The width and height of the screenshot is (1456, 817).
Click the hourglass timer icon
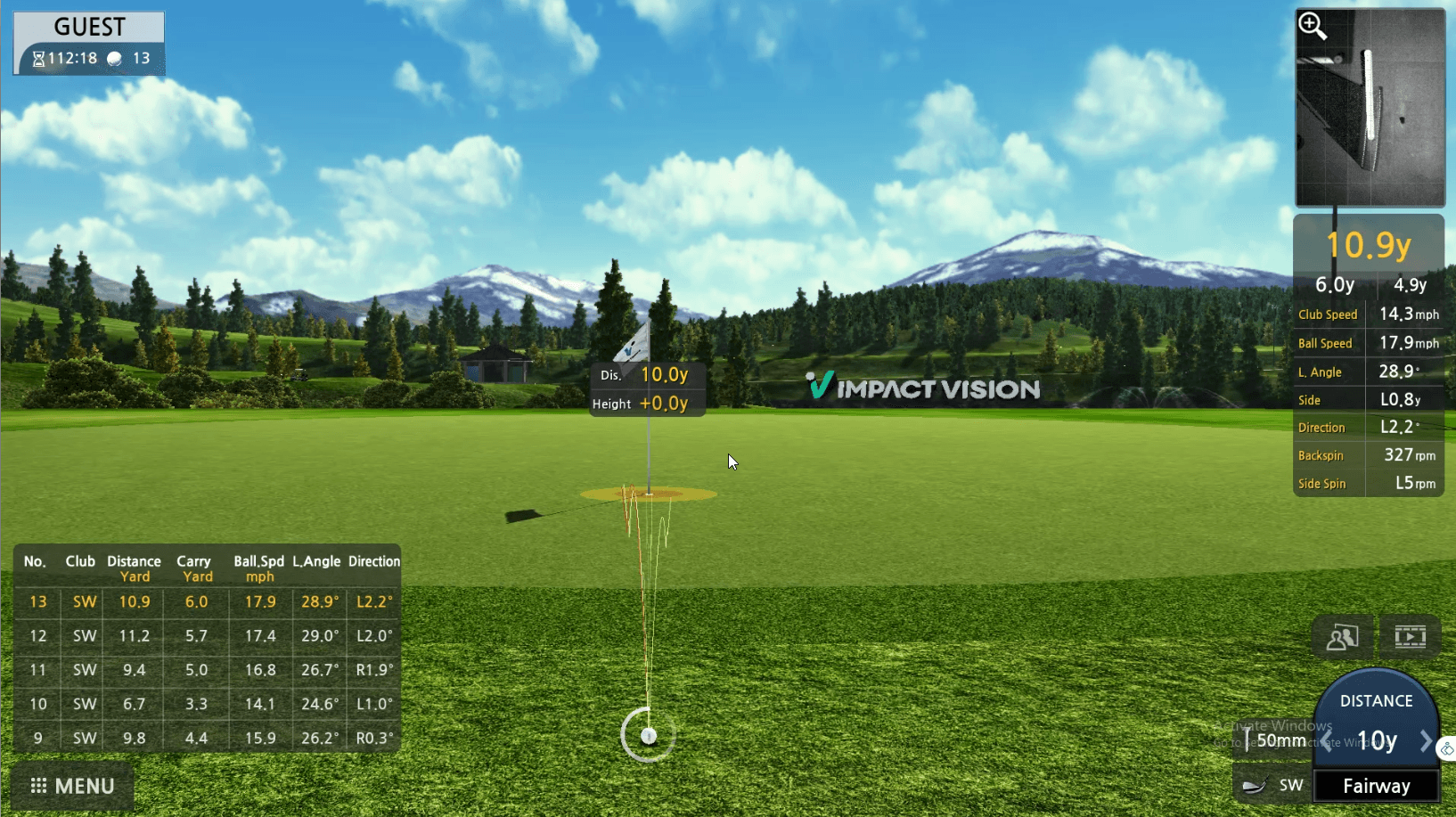37,58
